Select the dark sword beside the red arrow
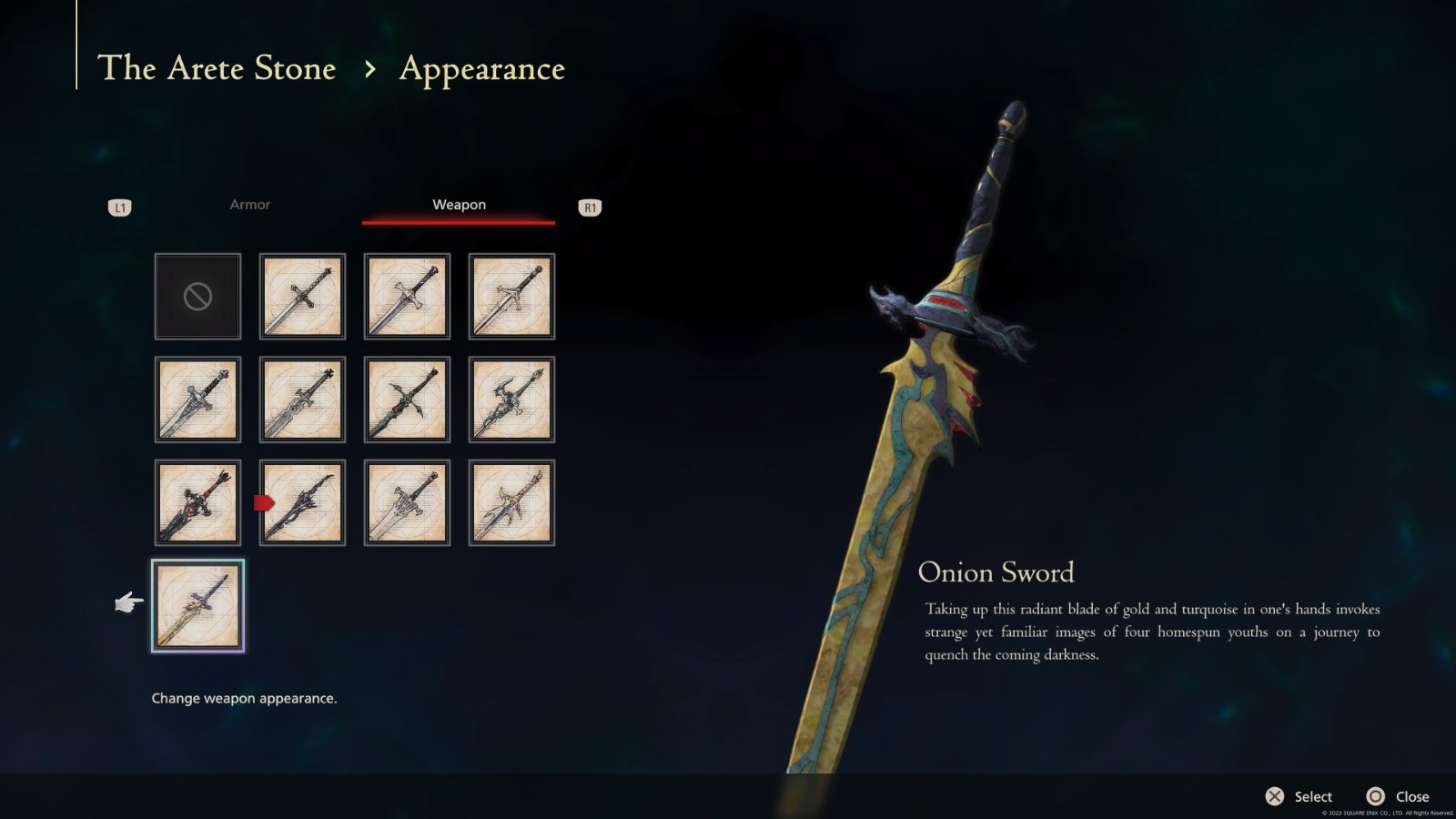Screen dimensions: 1456x819 pos(301,500)
